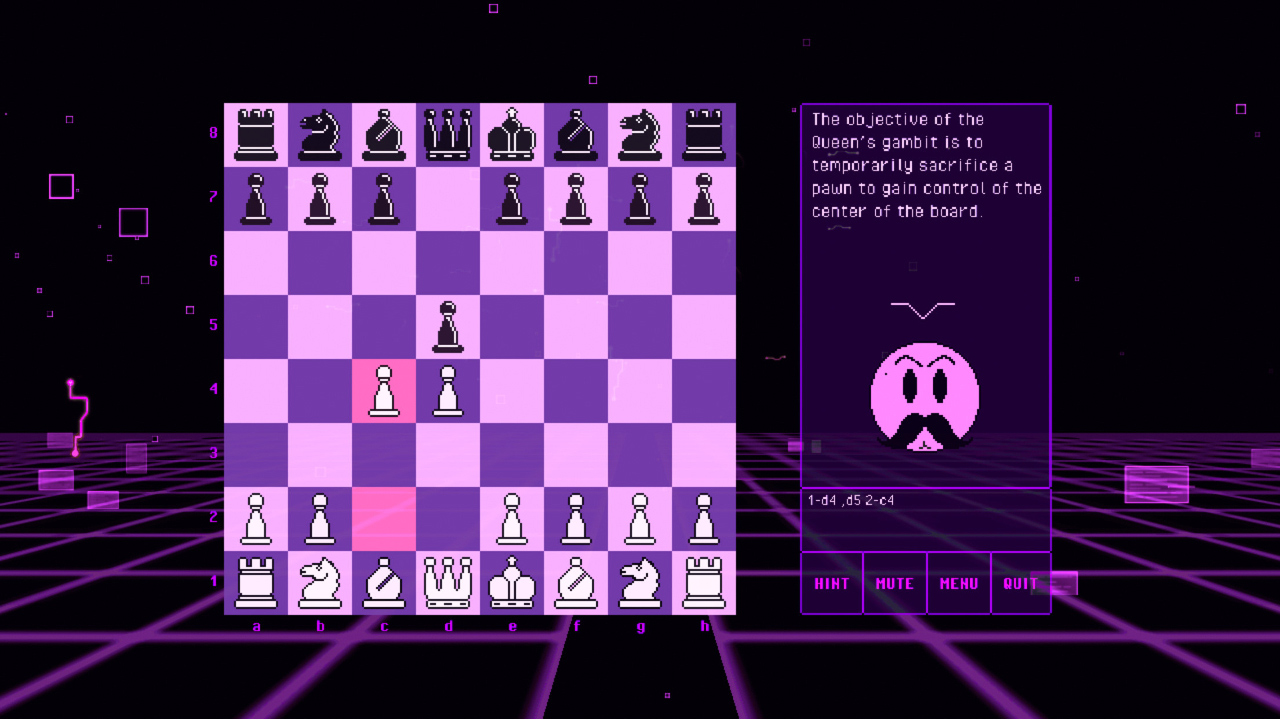This screenshot has height=720, width=1280.
Task: Click the mustached opponent avatar
Action: click(925, 400)
